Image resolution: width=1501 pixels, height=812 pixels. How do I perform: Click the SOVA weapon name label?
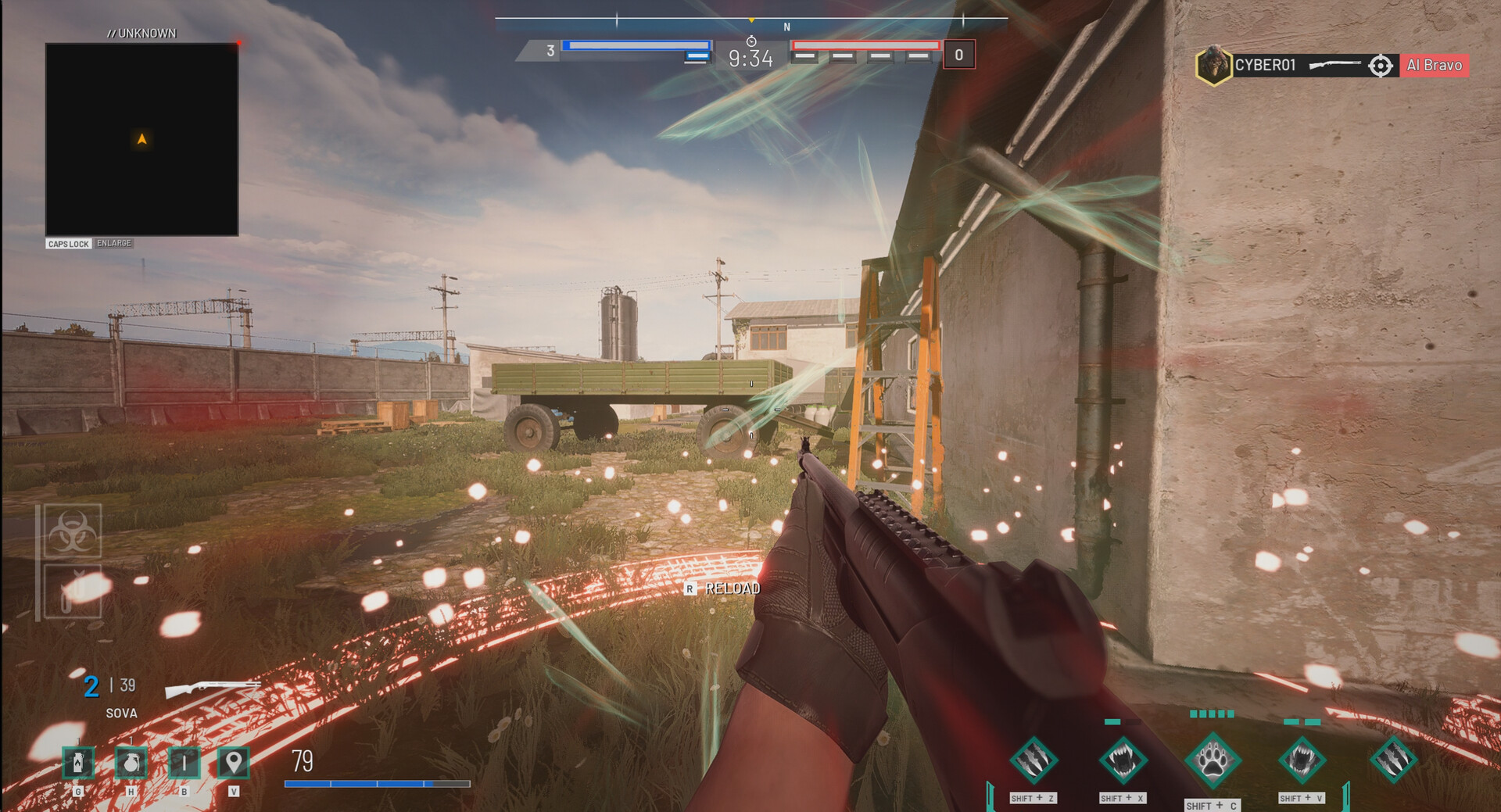coord(120,713)
